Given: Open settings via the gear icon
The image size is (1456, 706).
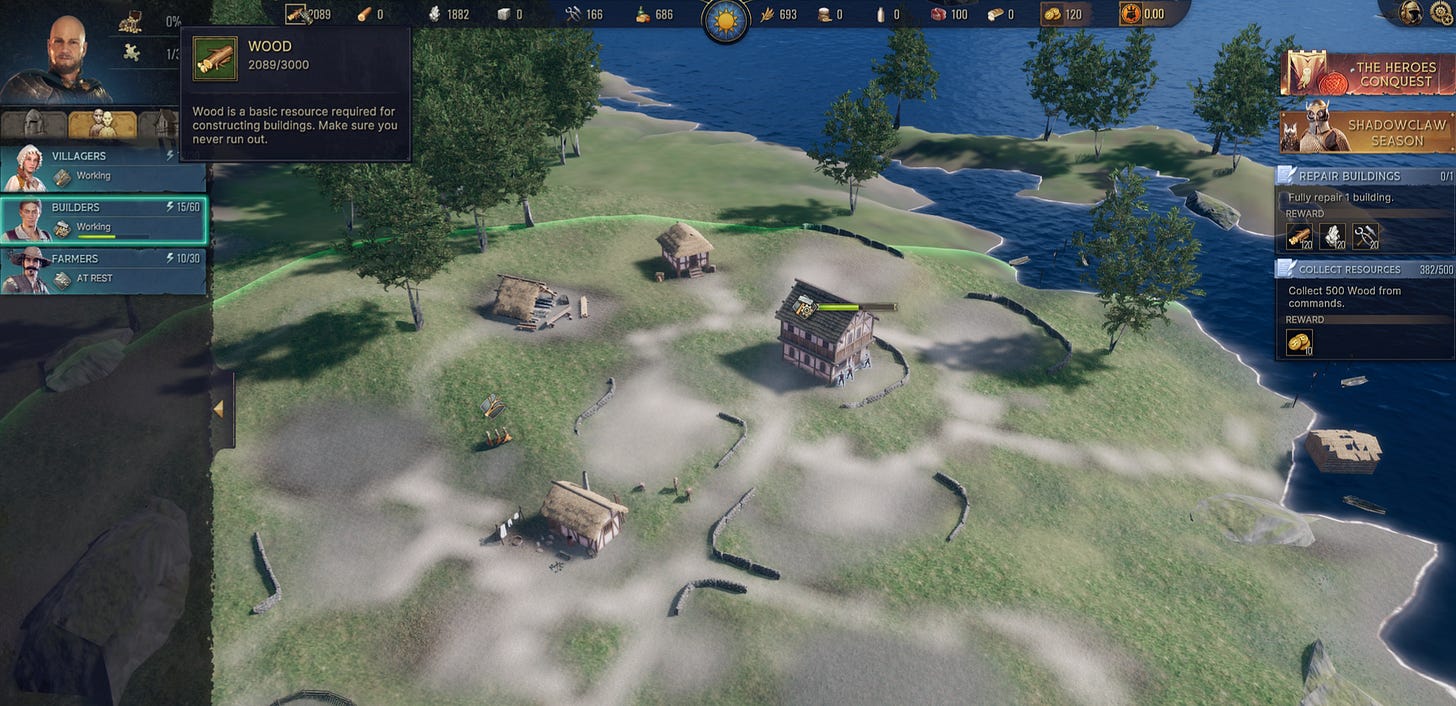Looking at the screenshot, I should coord(1441,13).
